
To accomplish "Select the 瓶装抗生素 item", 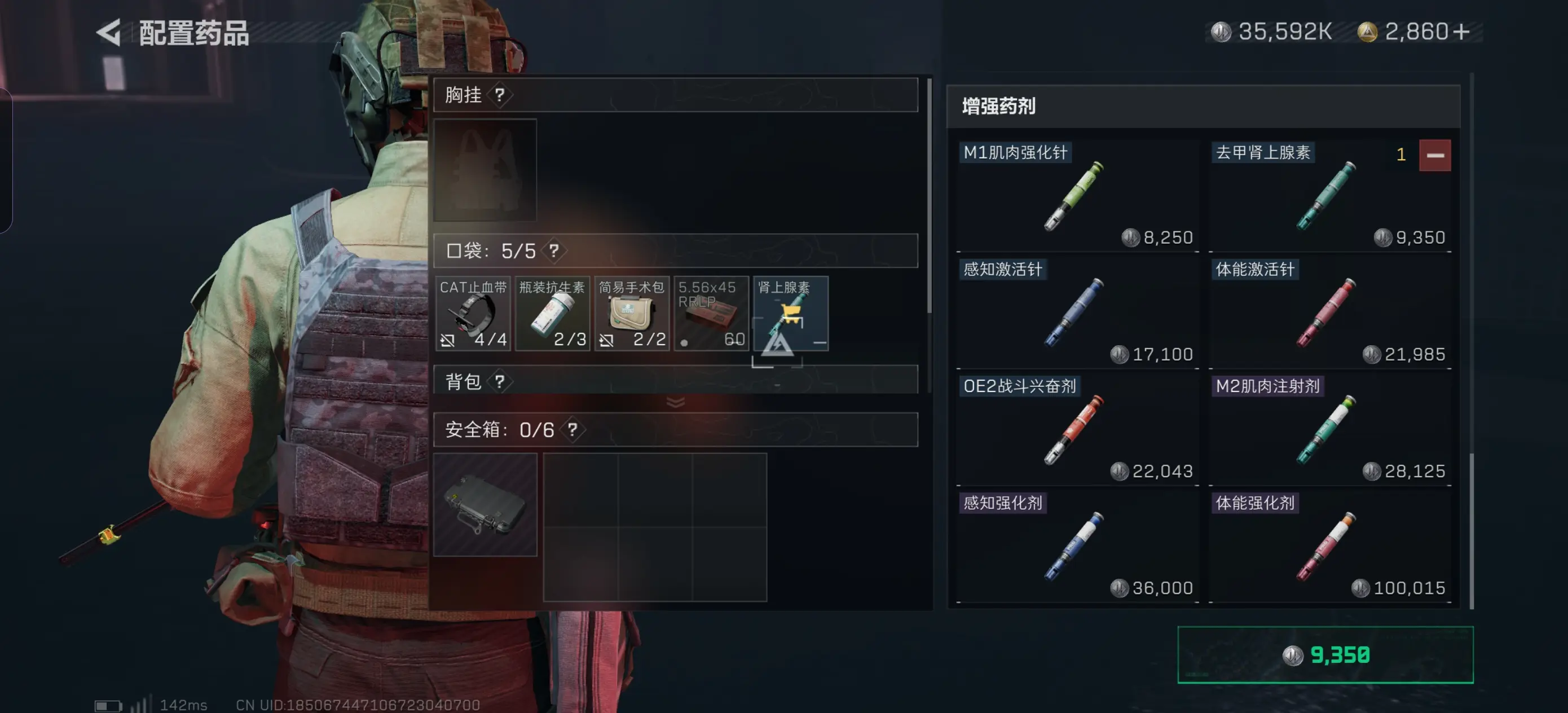I will 553,314.
